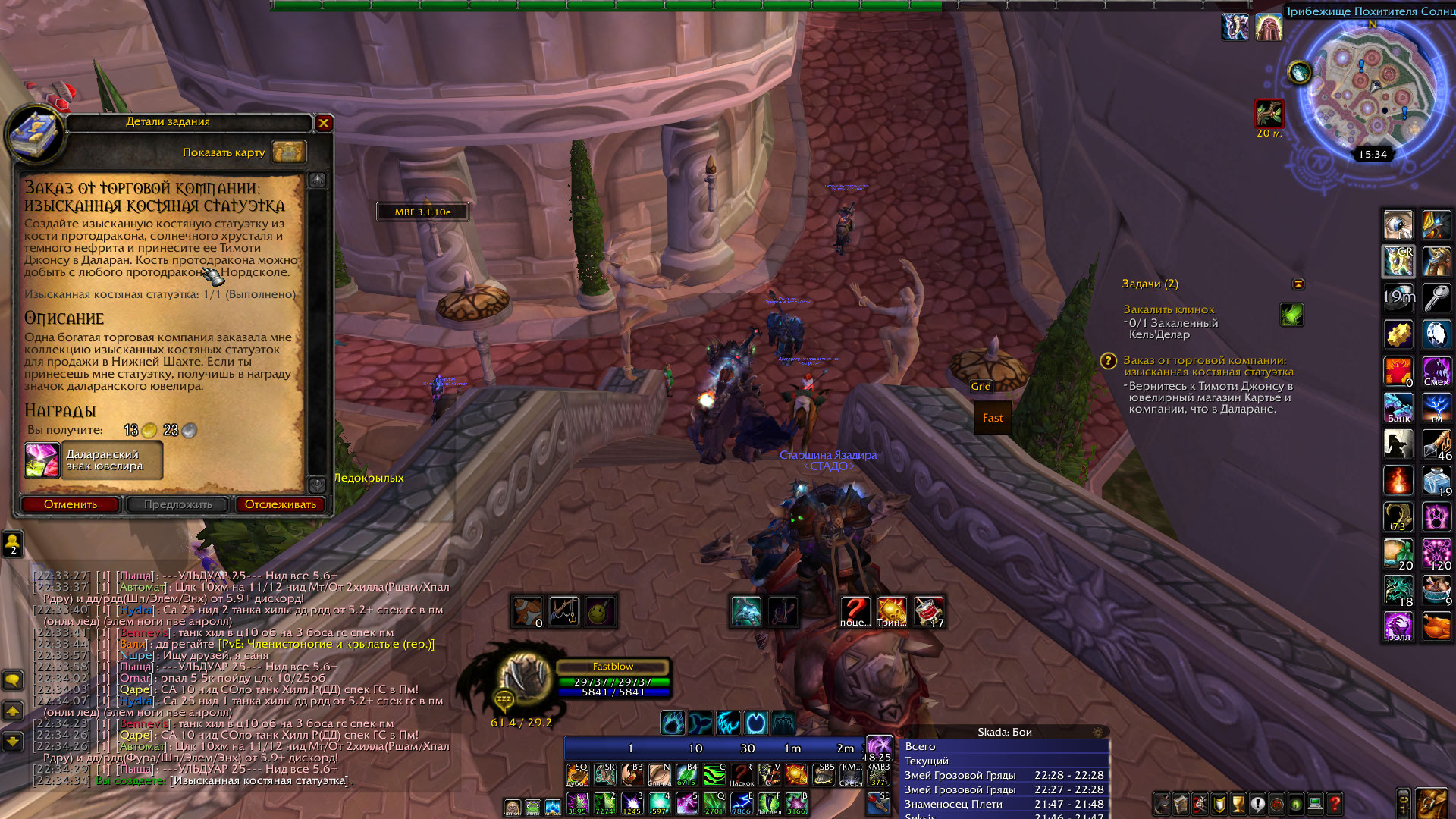Activate the fire ability icon on sidebar
This screenshot has height=819, width=1456.
(1398, 481)
